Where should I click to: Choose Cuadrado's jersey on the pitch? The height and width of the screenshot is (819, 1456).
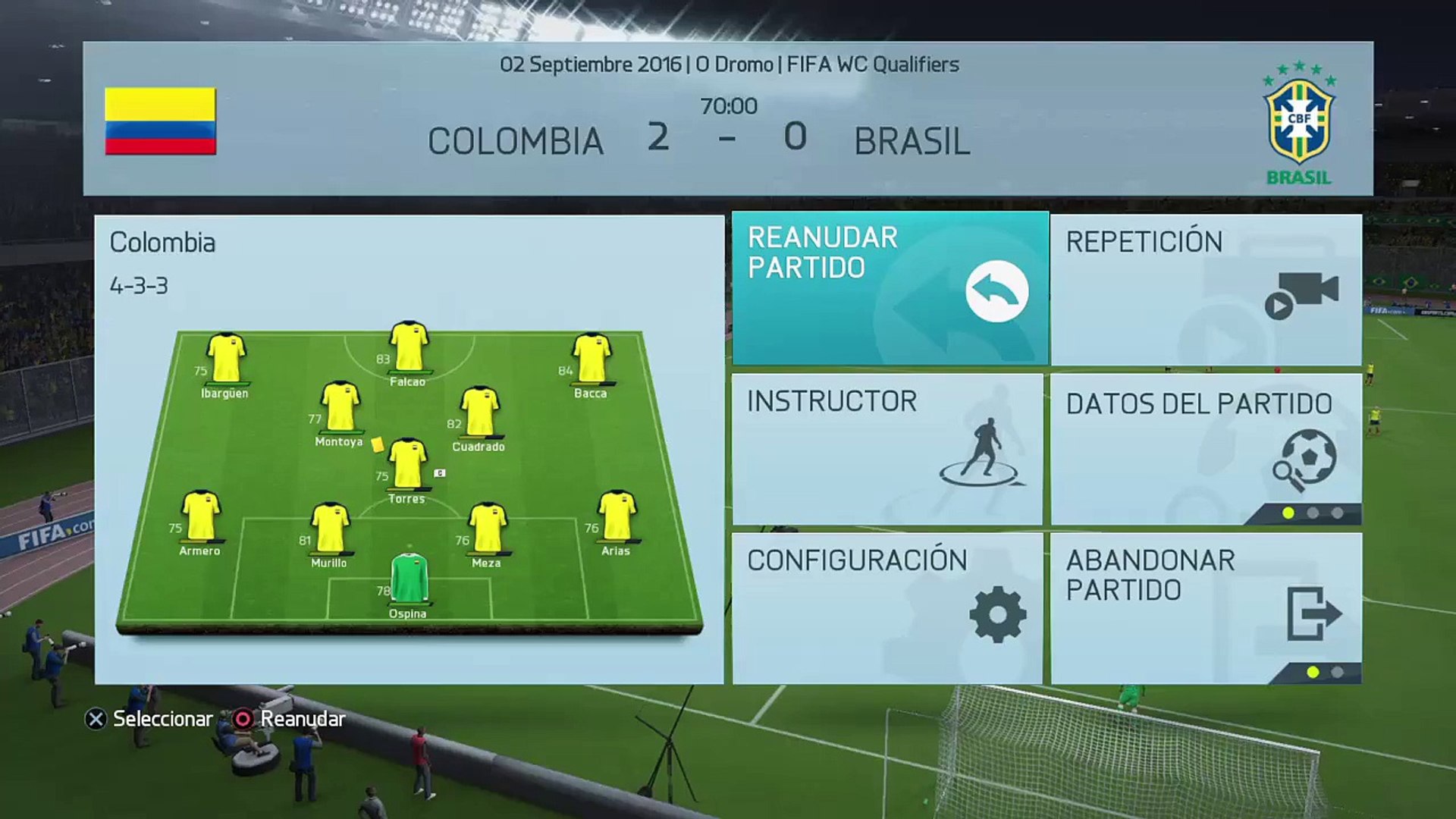tap(479, 412)
